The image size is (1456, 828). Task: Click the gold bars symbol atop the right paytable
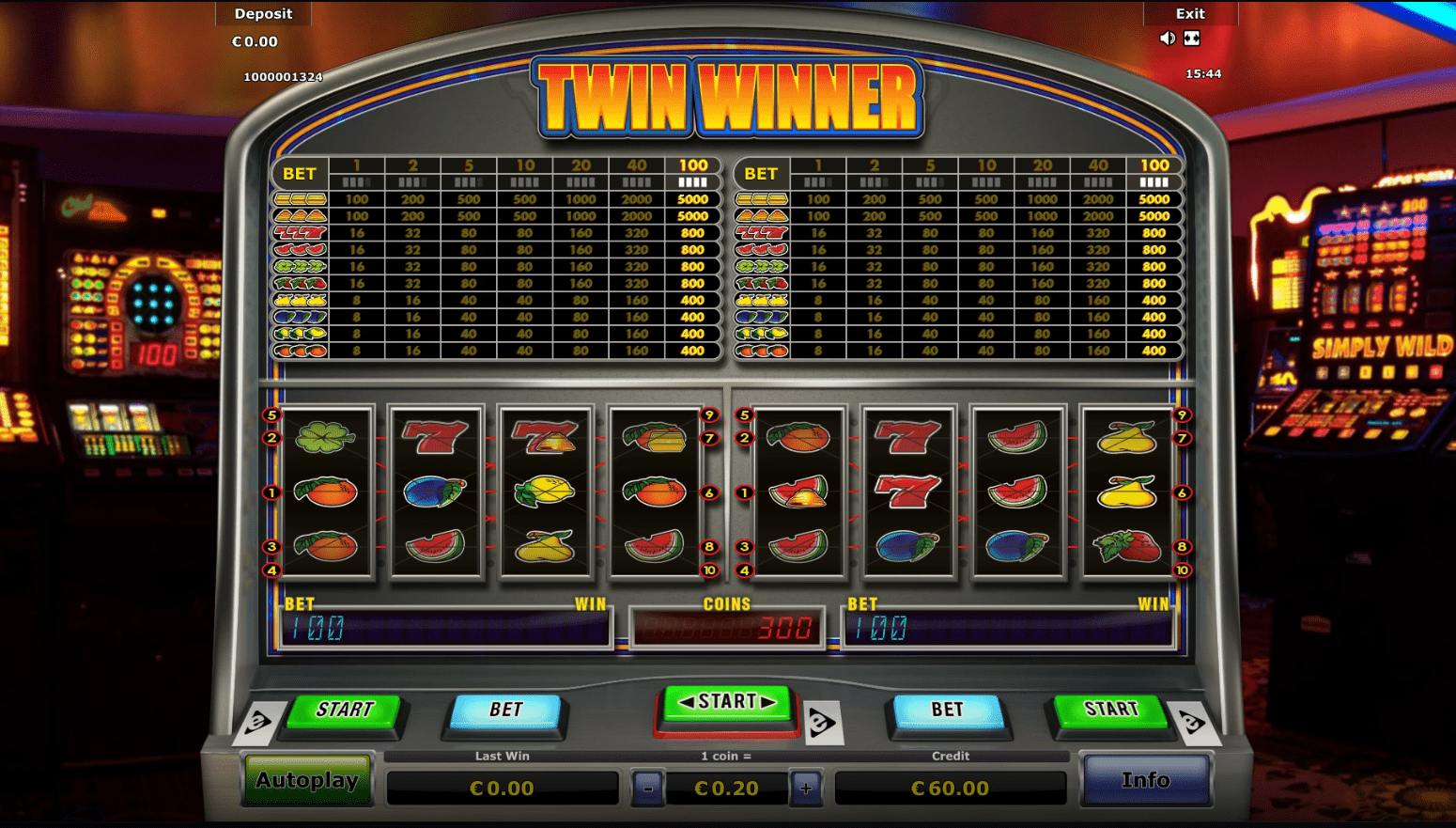(763, 198)
